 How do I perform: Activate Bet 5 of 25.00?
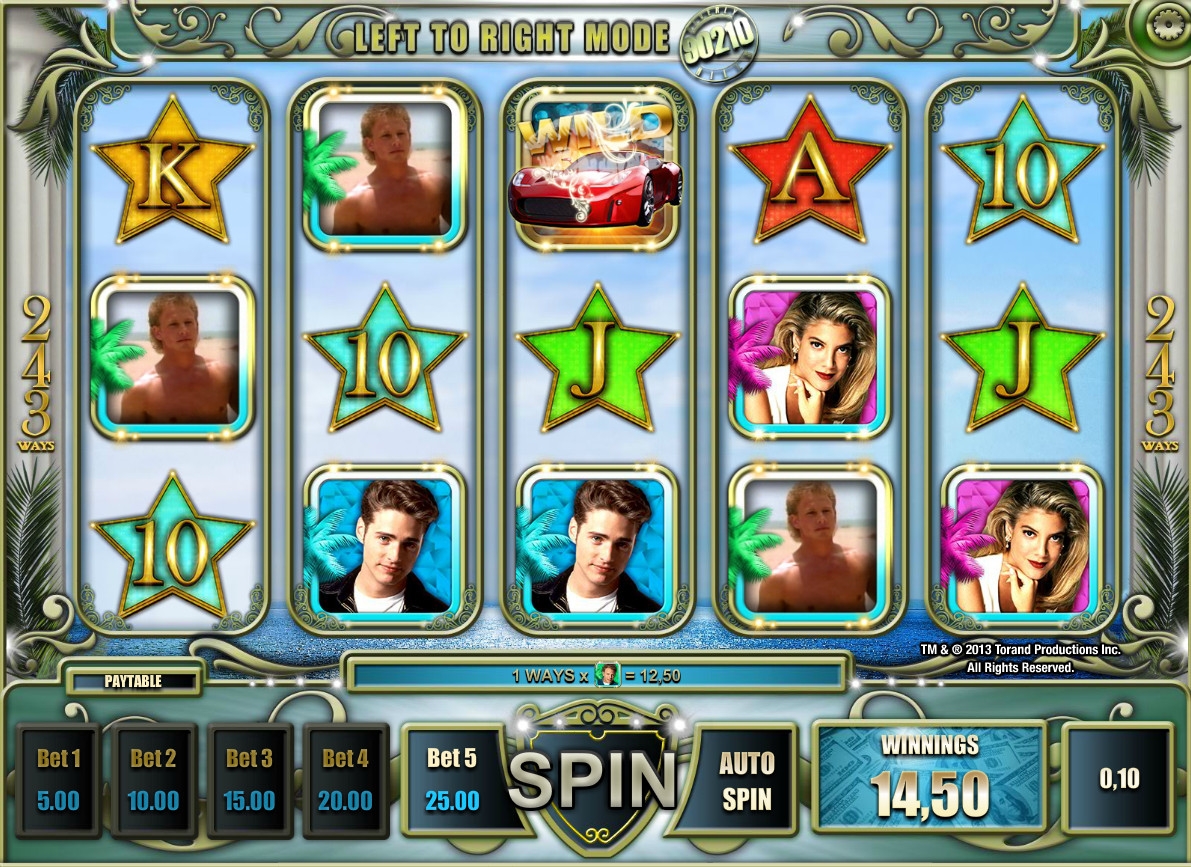click(x=453, y=779)
